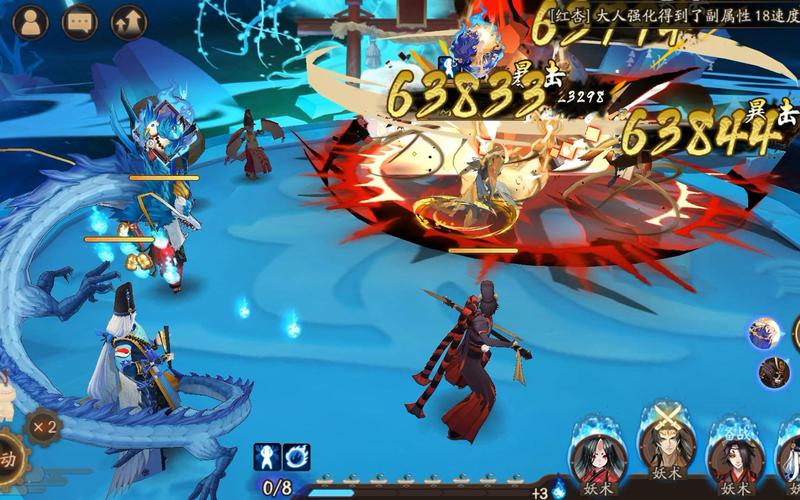
Task: Tap the double up-arrow icon
Action: (128, 21)
